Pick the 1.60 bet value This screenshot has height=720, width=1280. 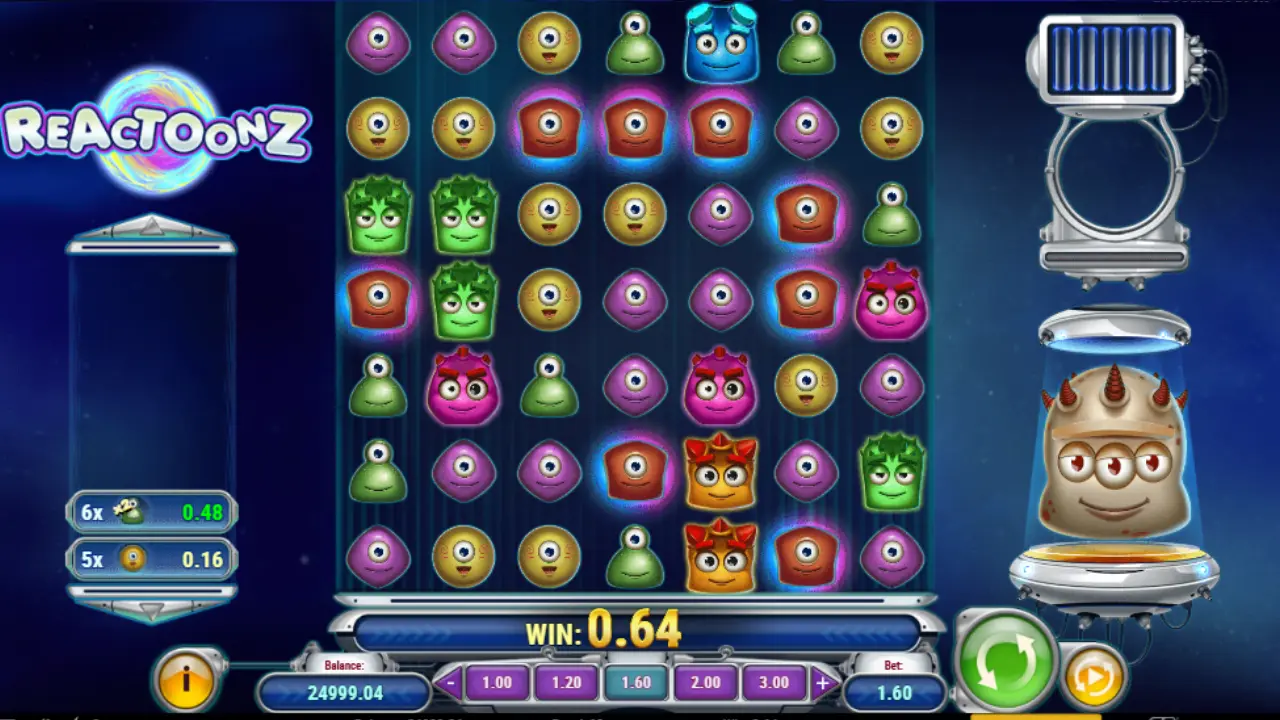635,683
